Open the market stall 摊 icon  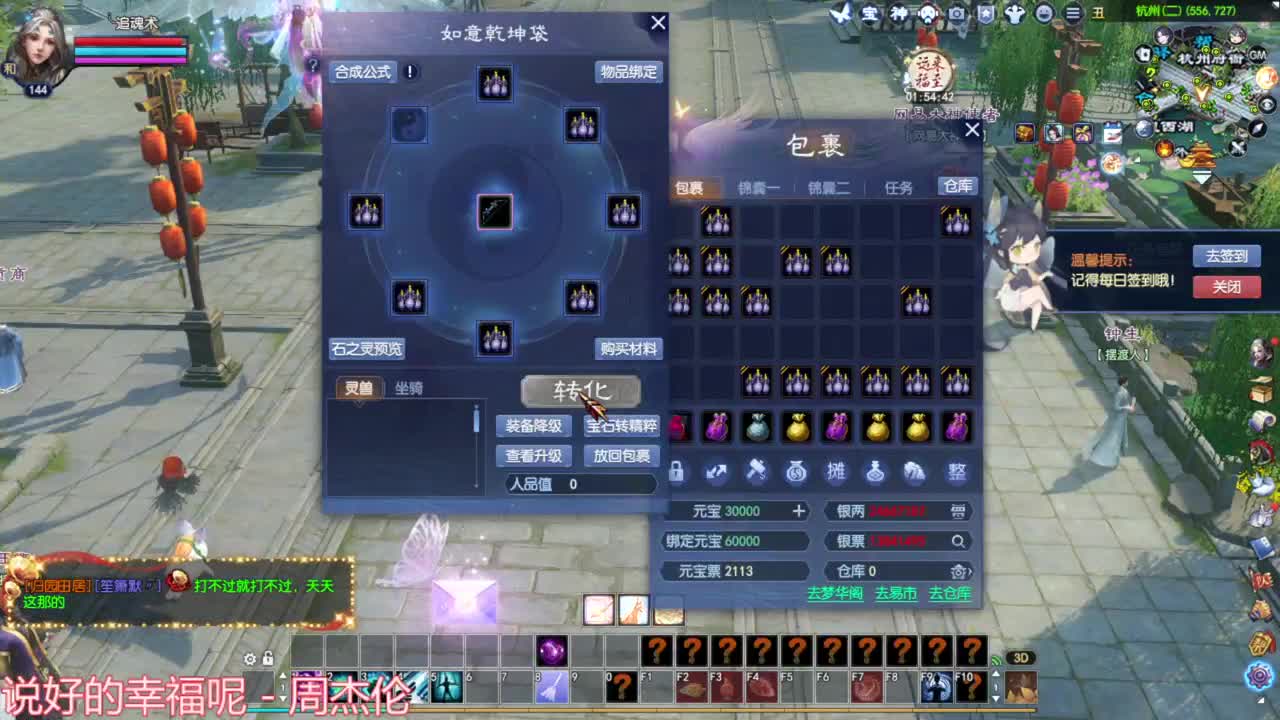click(837, 472)
